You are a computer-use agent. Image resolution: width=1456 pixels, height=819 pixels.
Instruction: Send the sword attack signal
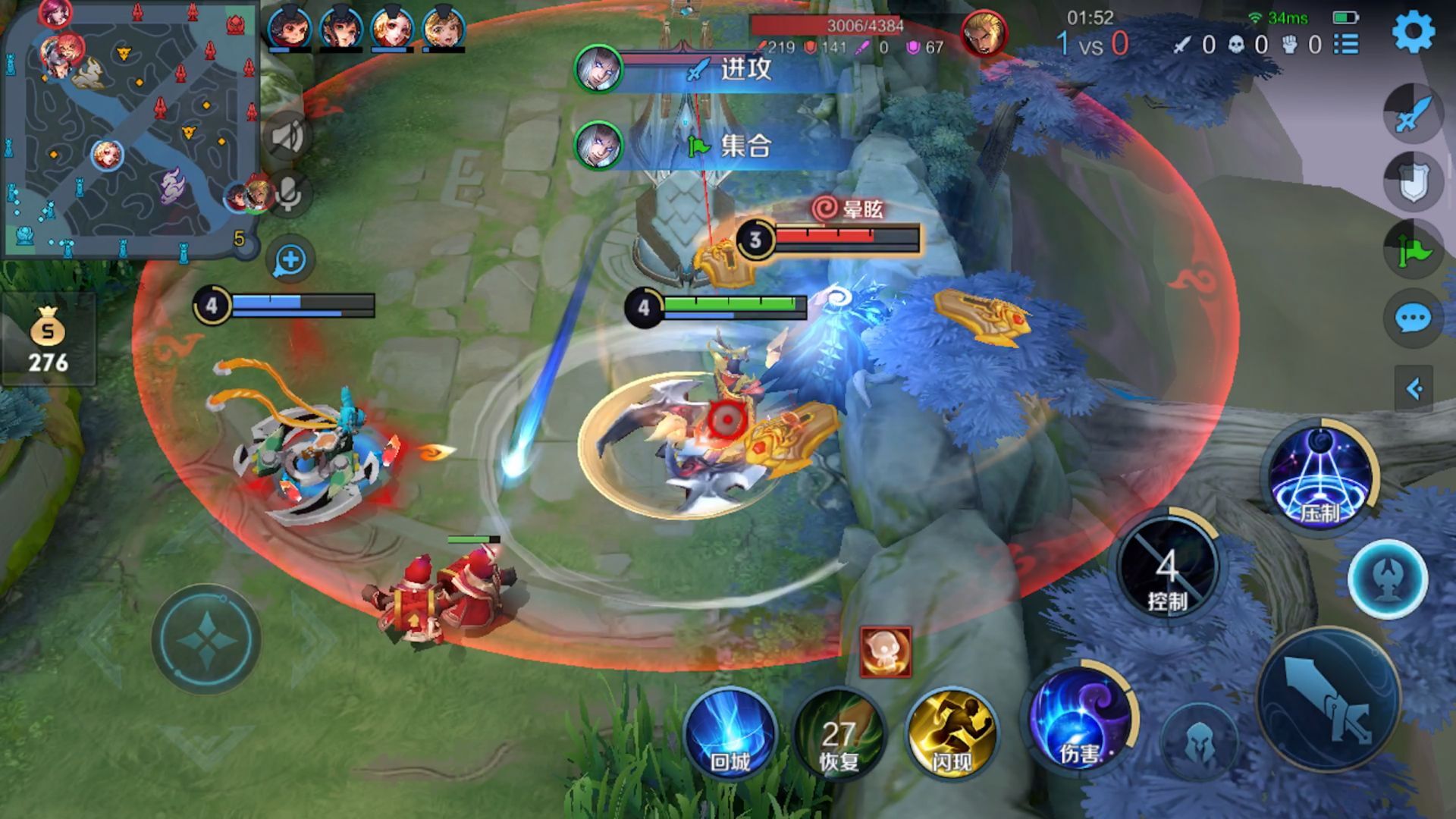pos(1413,113)
